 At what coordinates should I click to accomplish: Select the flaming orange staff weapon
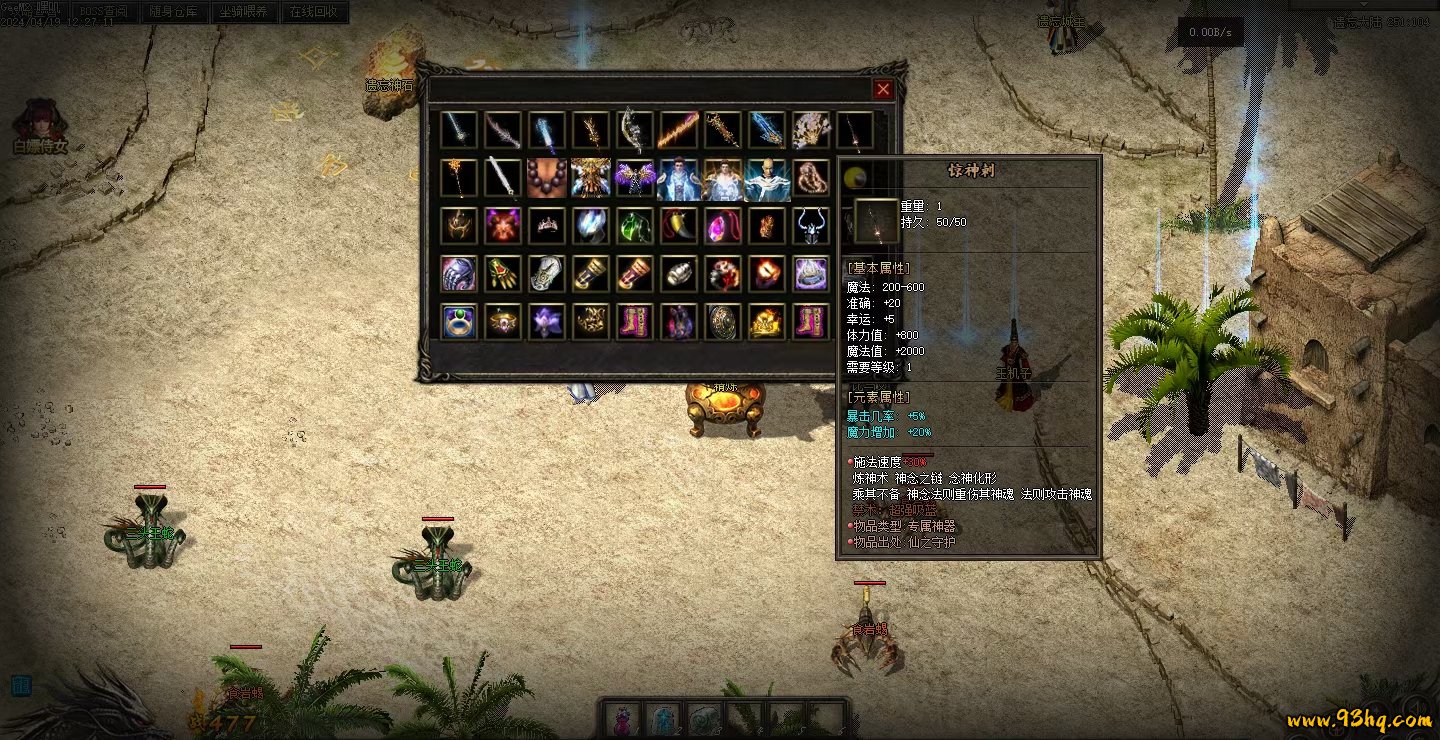[679, 131]
